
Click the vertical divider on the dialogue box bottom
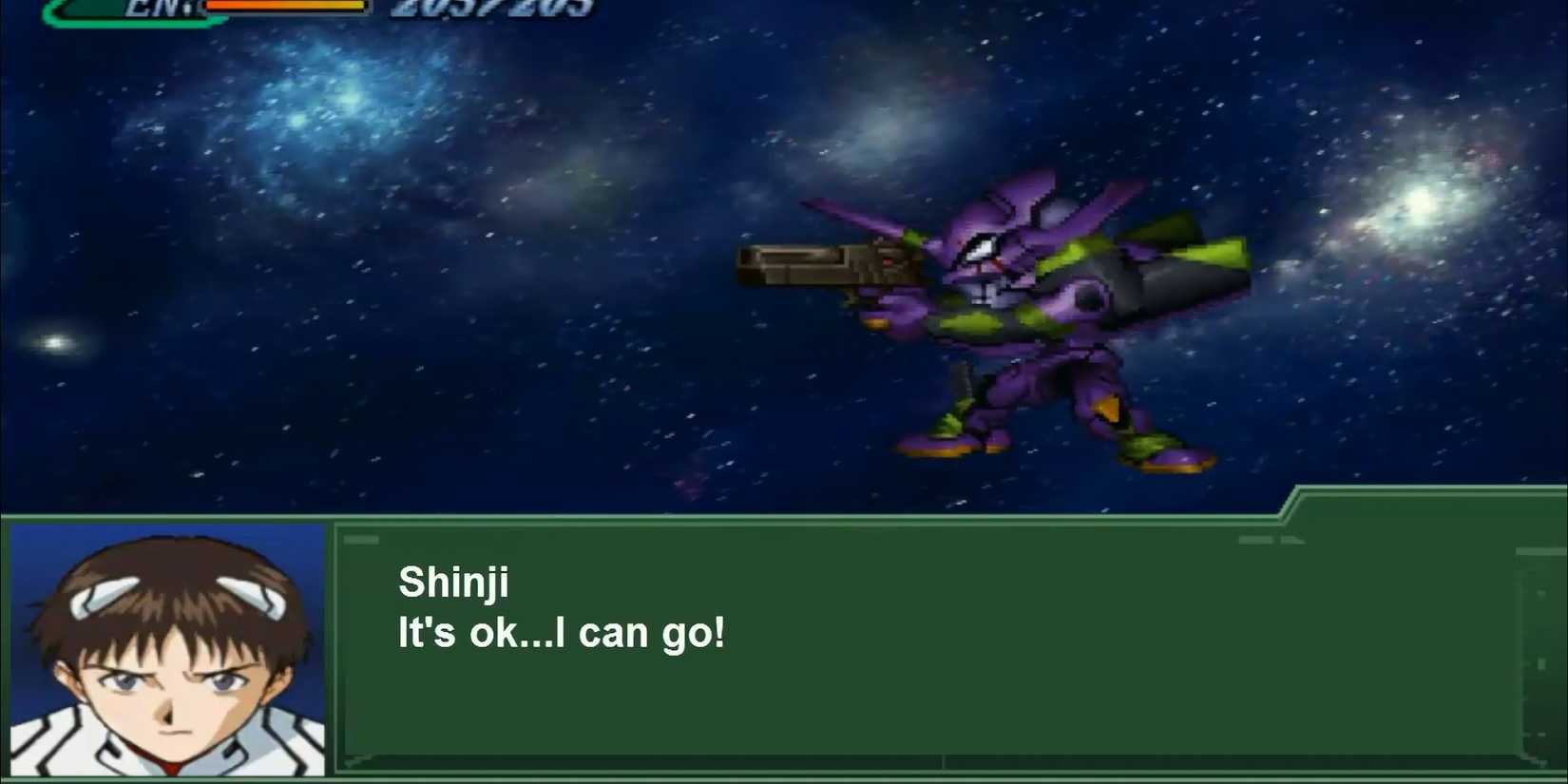[941, 760]
